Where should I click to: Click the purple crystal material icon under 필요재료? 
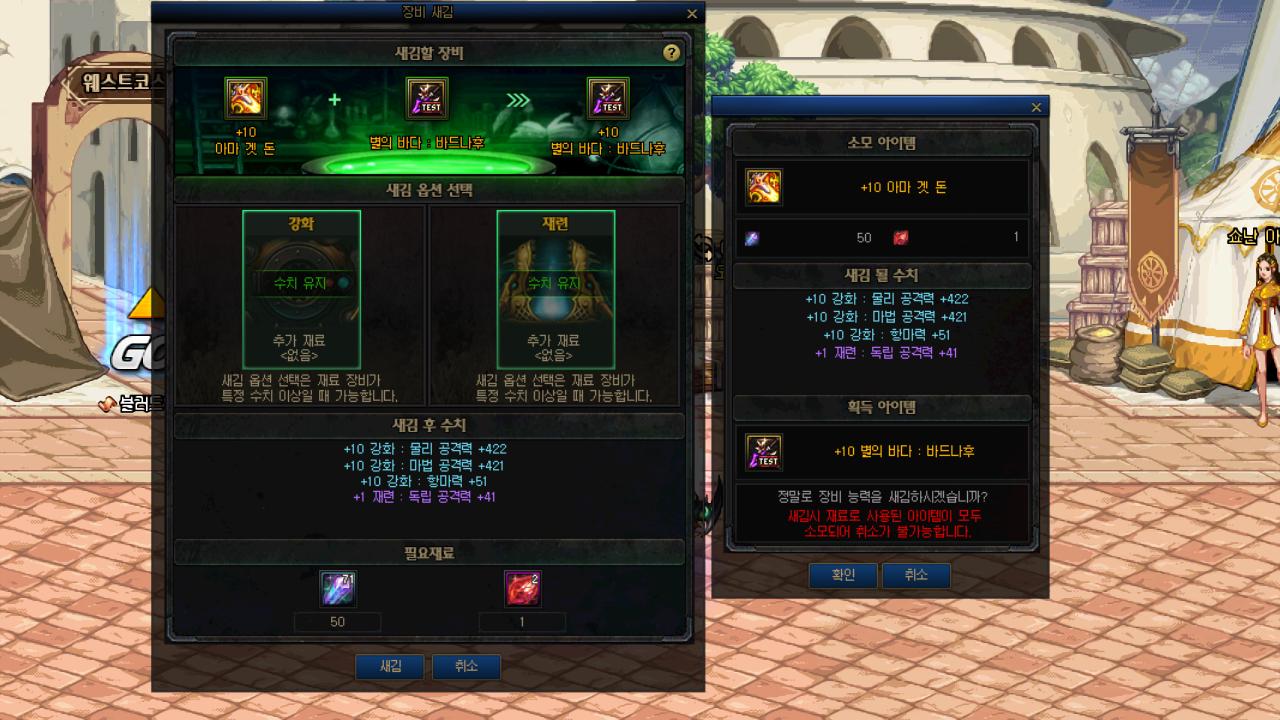click(x=337, y=589)
